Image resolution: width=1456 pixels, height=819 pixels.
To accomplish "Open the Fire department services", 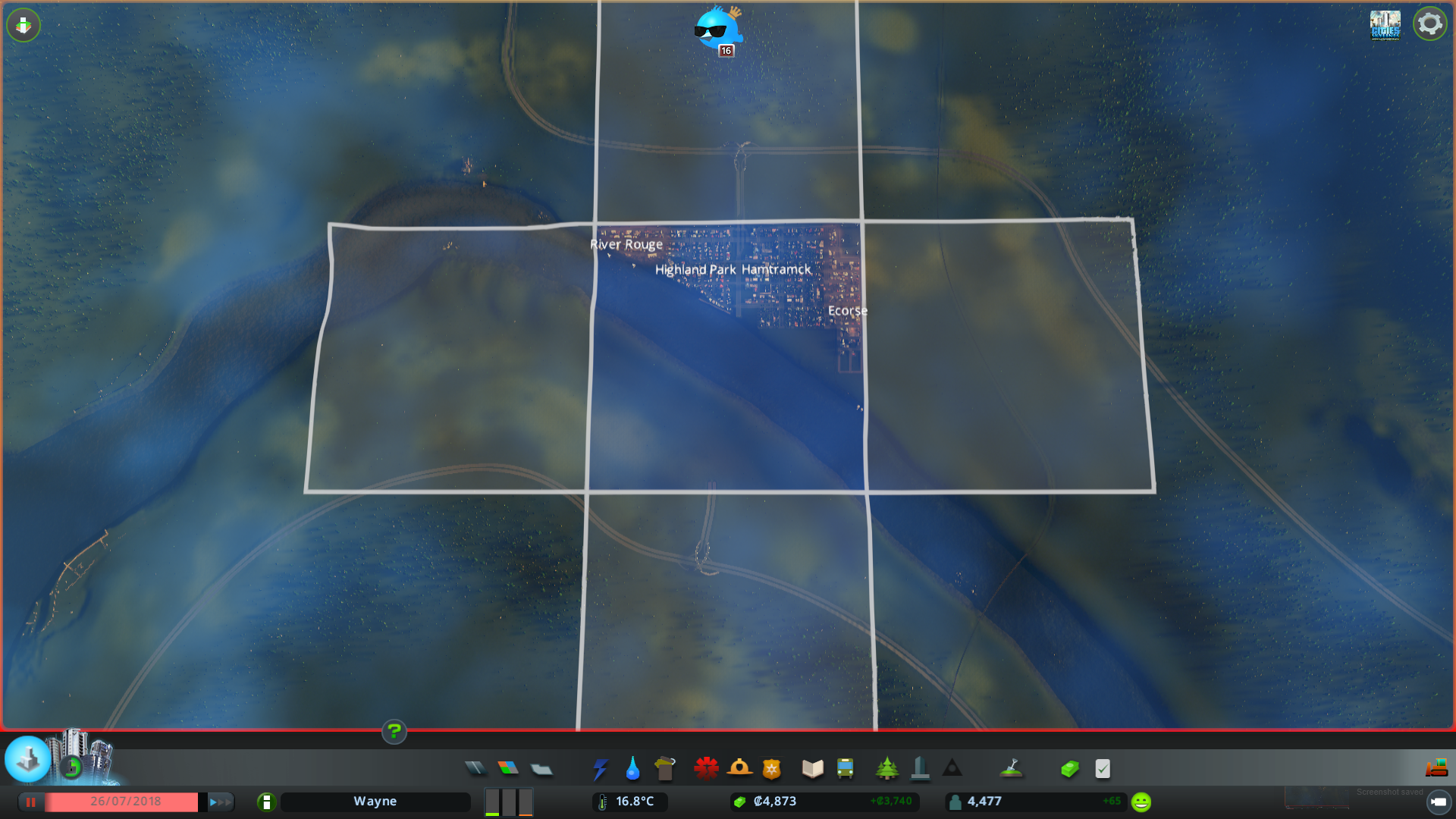I will (x=741, y=768).
